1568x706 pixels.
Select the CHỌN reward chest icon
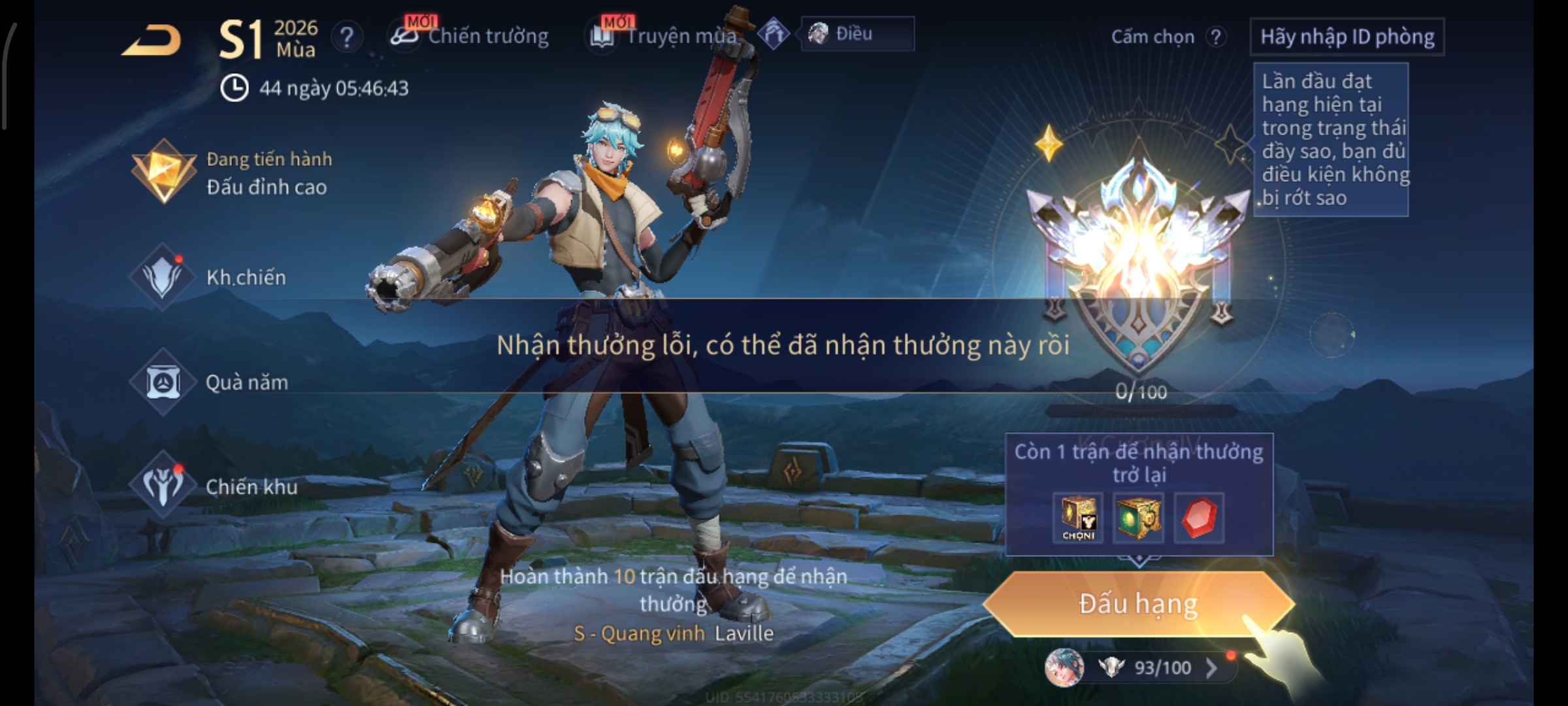[1078, 518]
